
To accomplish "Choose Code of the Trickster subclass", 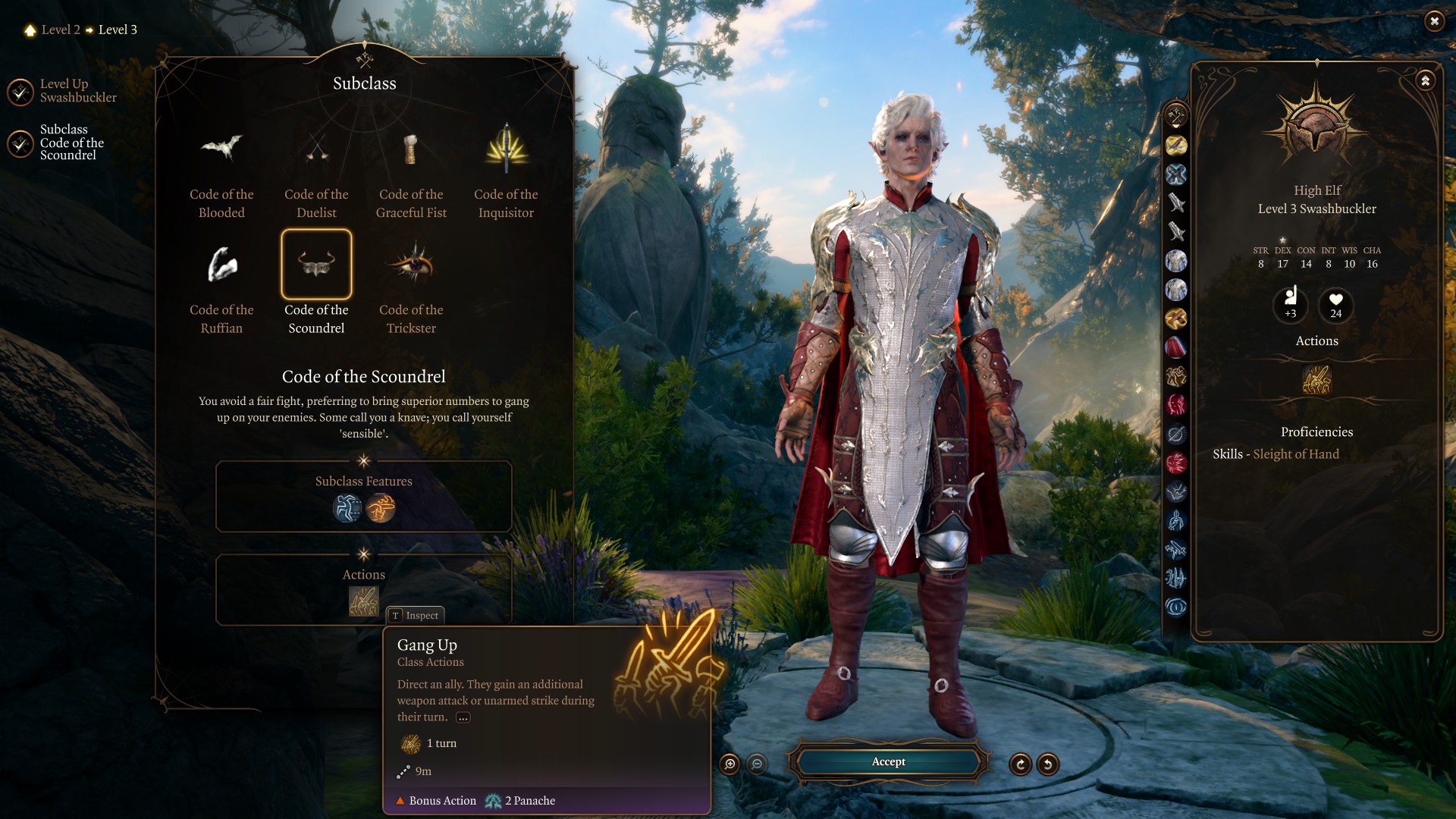I will point(411,265).
